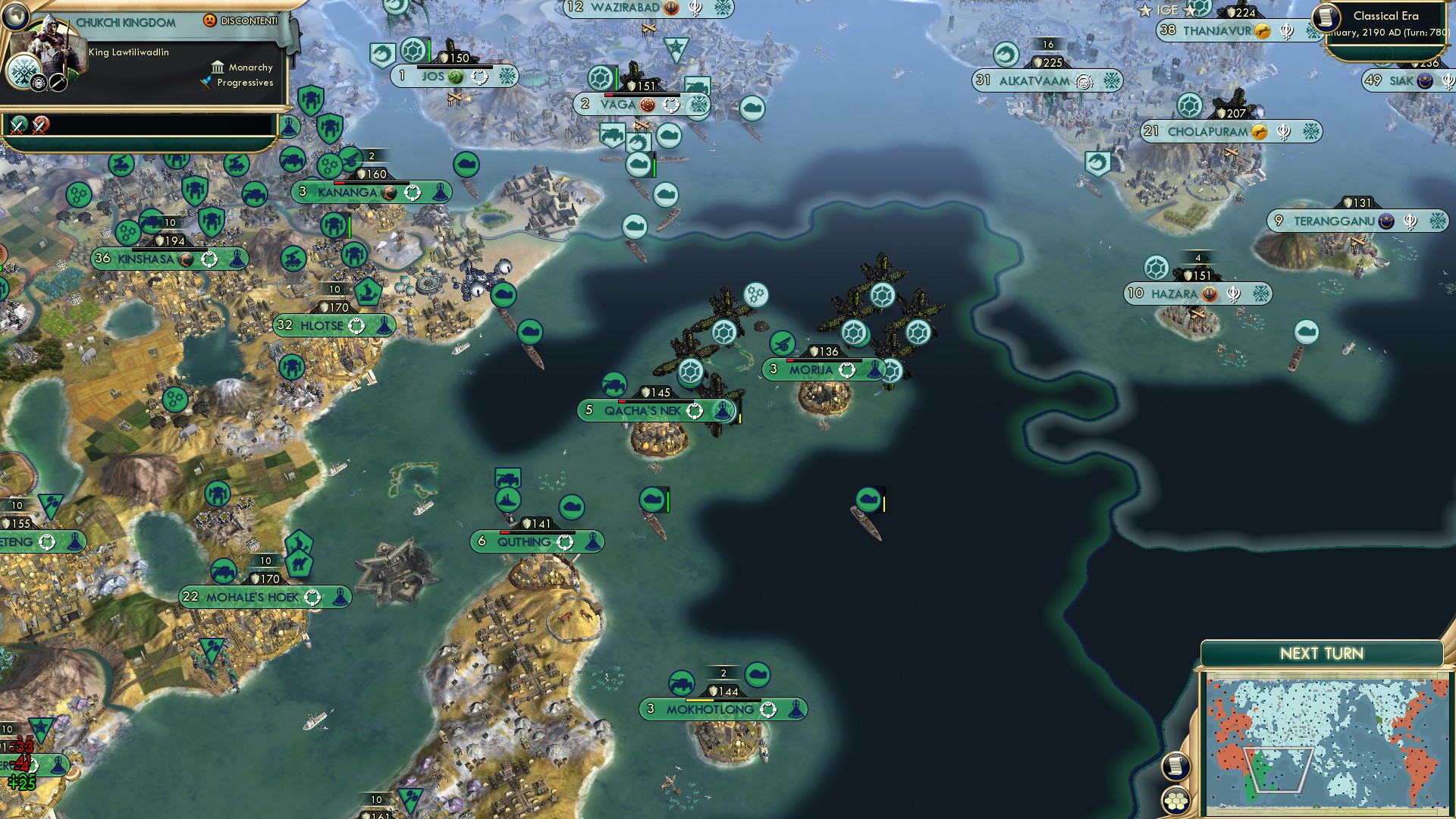1456x819 pixels.
Task: Click the puppet citizen icon on Morija's banner
Action: coord(874,370)
